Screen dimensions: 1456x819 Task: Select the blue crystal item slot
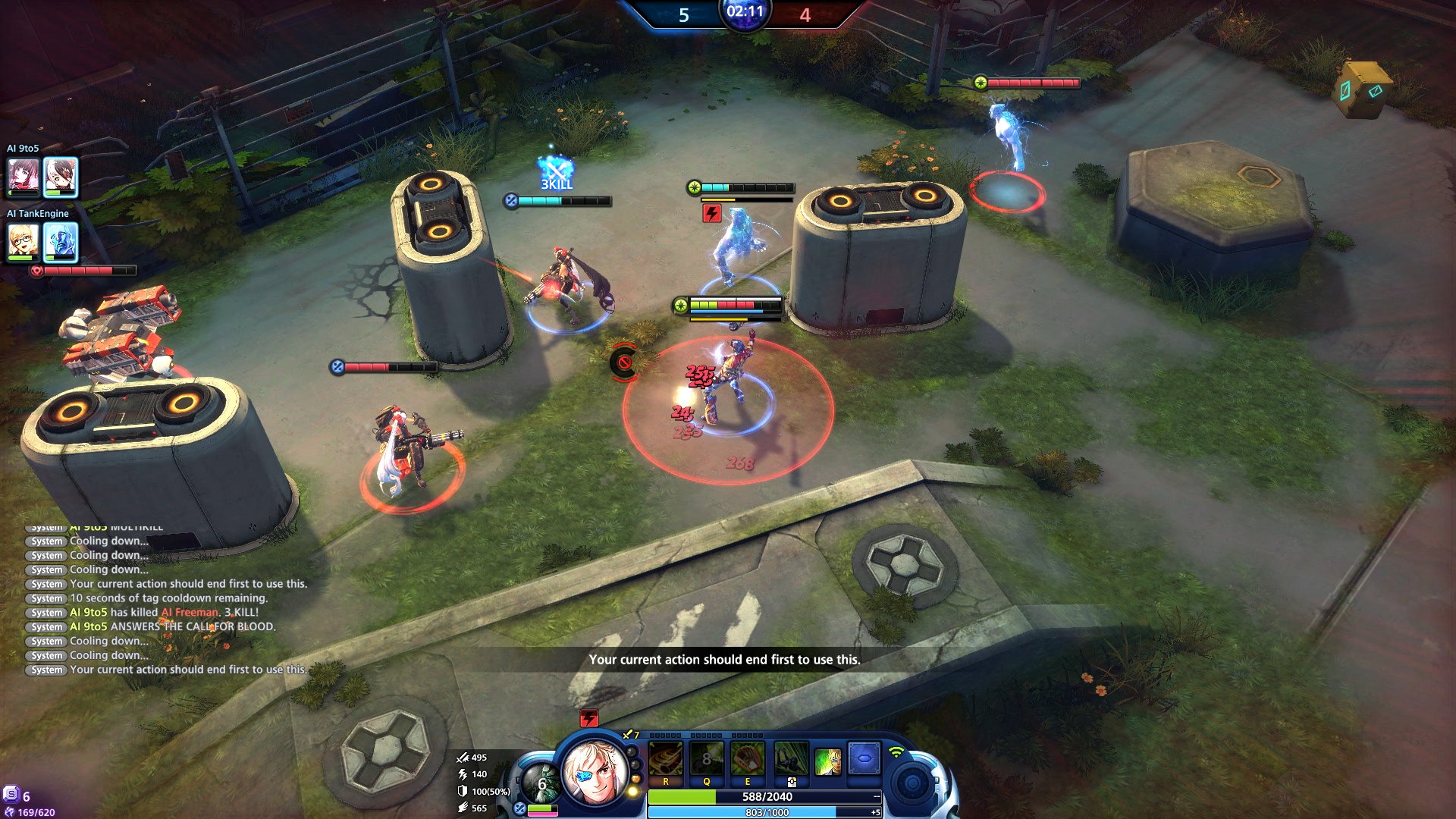pos(864,758)
